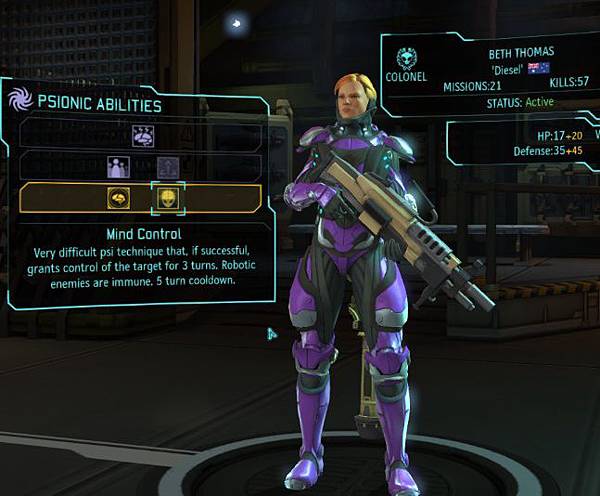Choose the dimmed upward-arrow ability icon

tap(166, 167)
